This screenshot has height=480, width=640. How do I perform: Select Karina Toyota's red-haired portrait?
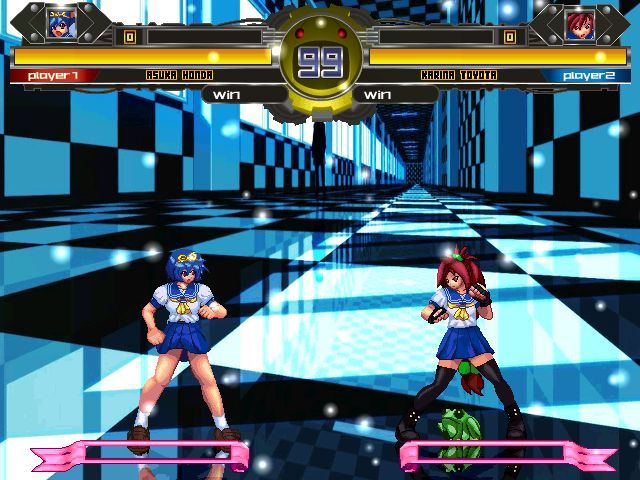pyautogui.click(x=579, y=24)
